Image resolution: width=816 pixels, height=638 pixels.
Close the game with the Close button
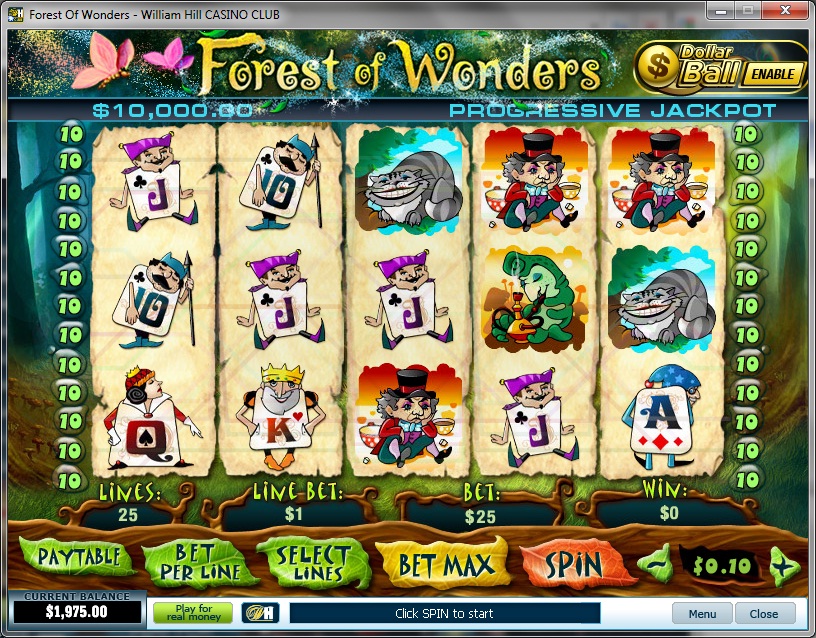764,614
